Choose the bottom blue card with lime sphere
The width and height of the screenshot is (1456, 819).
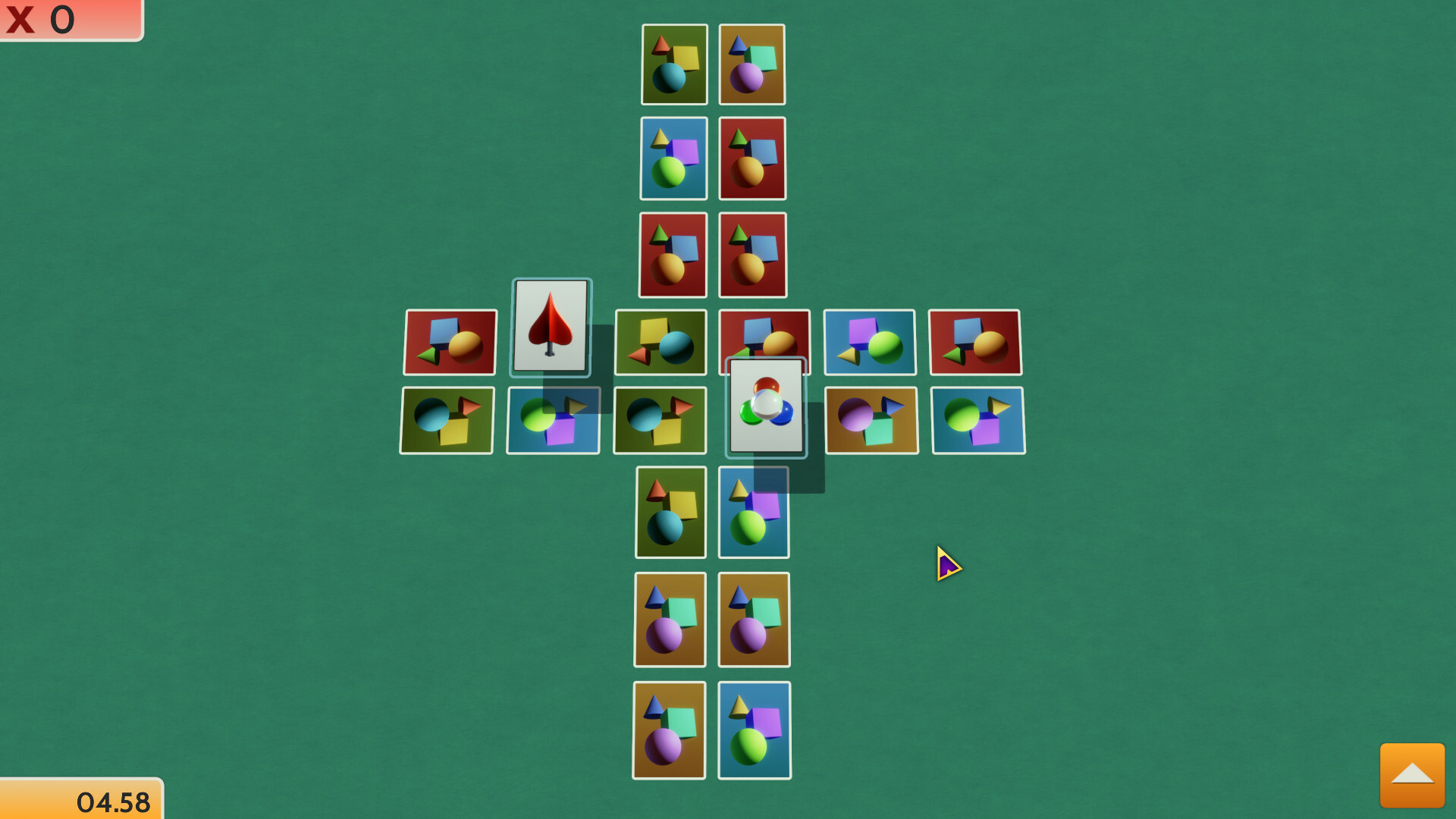pyautogui.click(x=754, y=730)
